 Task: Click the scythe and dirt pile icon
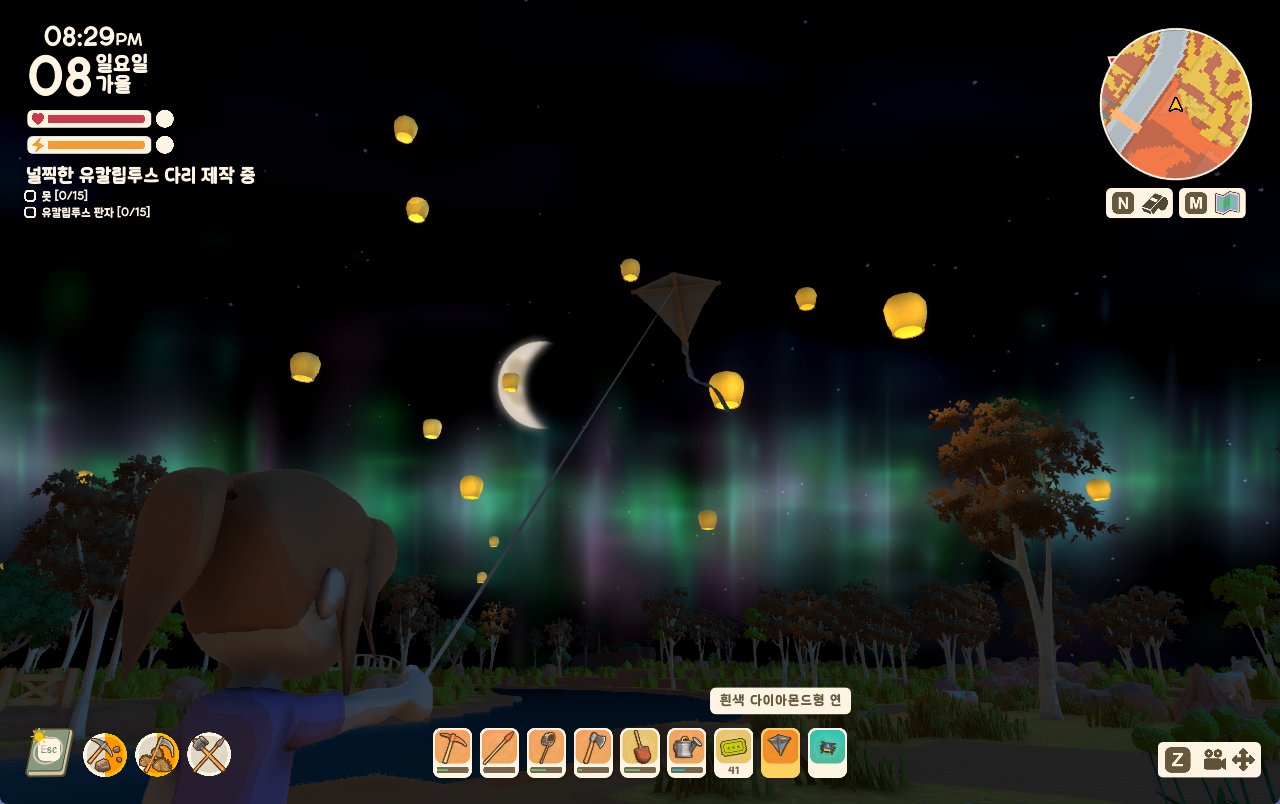pos(157,754)
